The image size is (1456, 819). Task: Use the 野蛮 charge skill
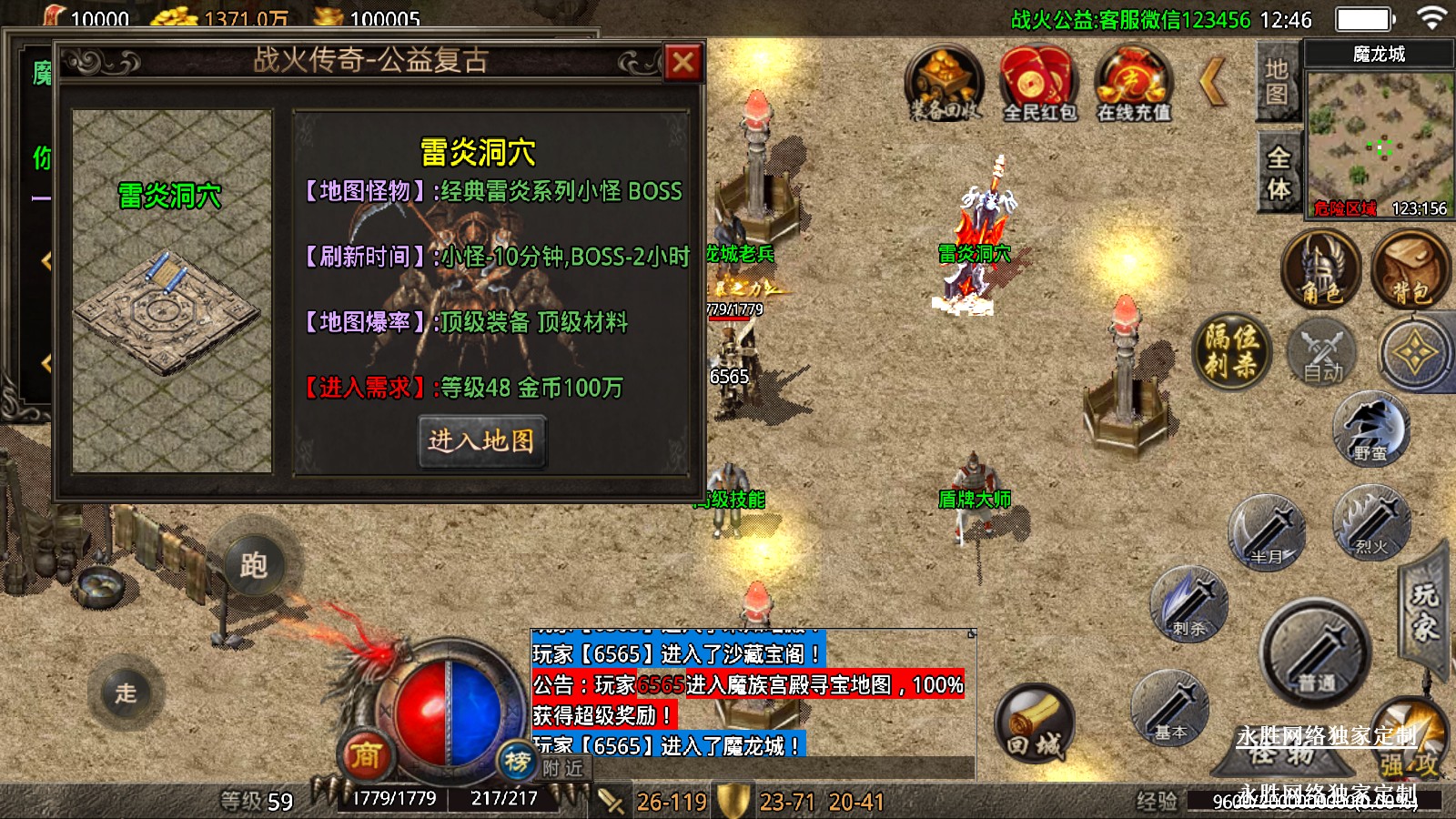pyautogui.click(x=1370, y=429)
